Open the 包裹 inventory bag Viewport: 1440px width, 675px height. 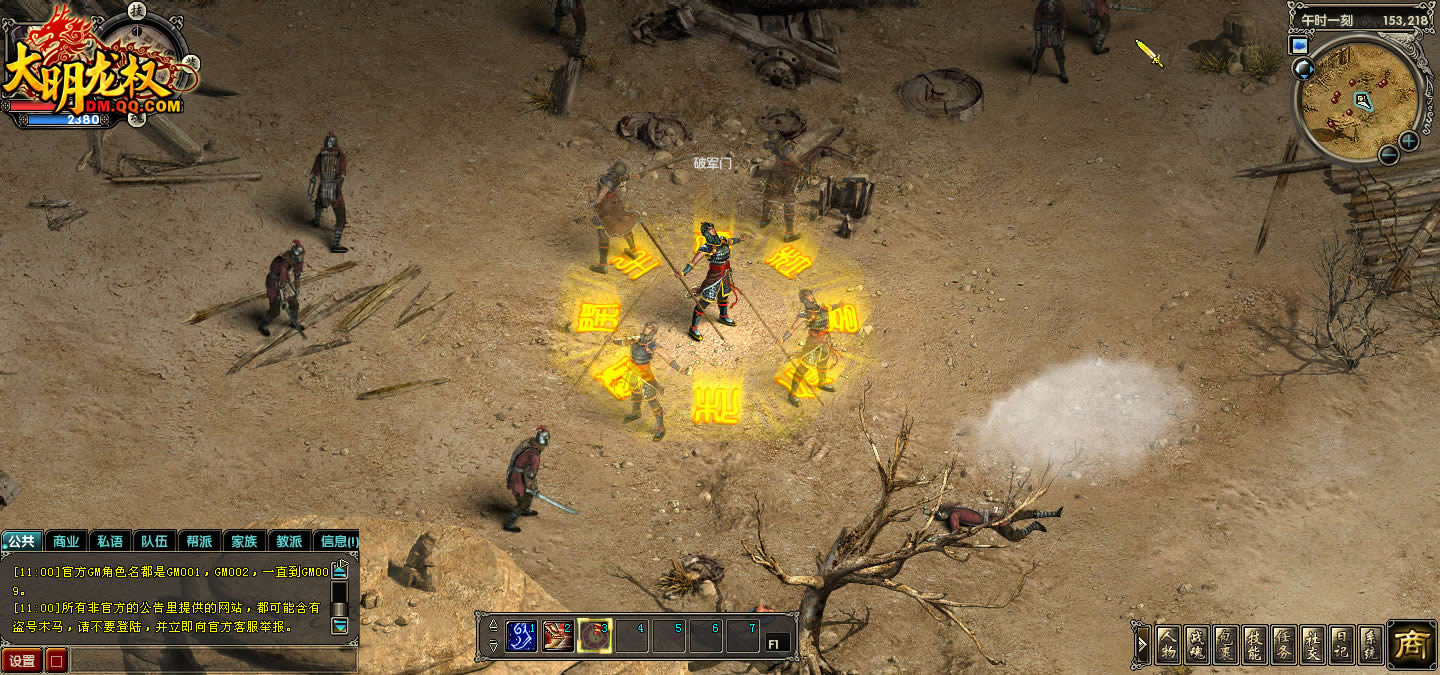1227,644
